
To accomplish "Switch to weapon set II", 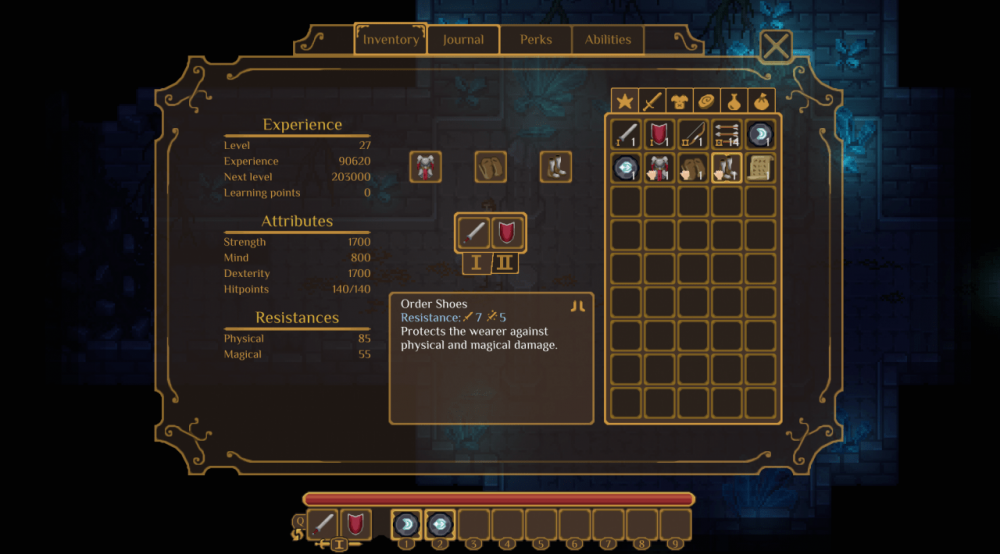I will pos(506,264).
